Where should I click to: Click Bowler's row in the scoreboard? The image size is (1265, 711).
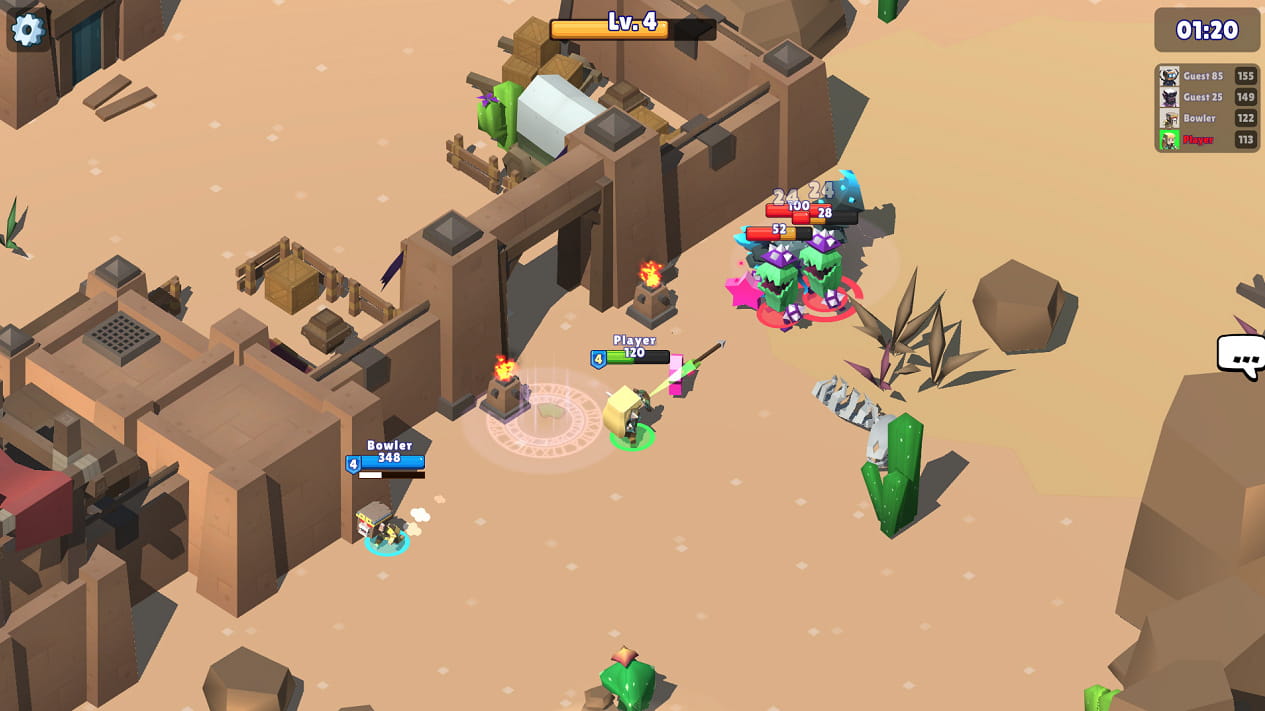[x=1207, y=118]
